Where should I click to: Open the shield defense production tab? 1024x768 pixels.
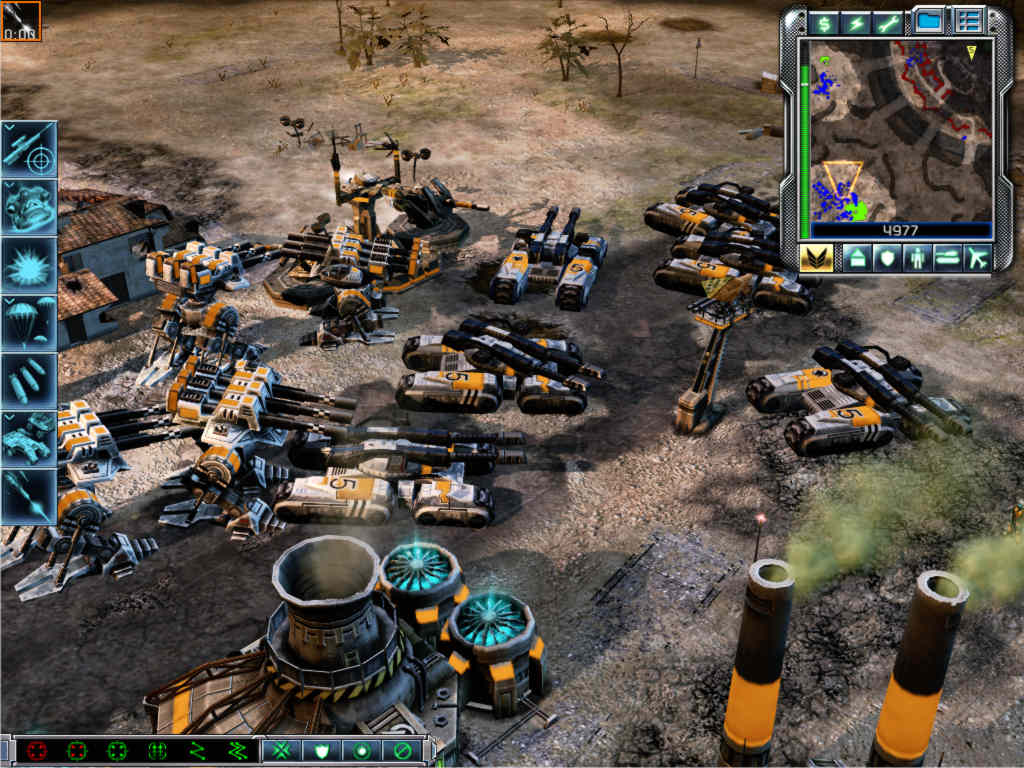click(886, 258)
